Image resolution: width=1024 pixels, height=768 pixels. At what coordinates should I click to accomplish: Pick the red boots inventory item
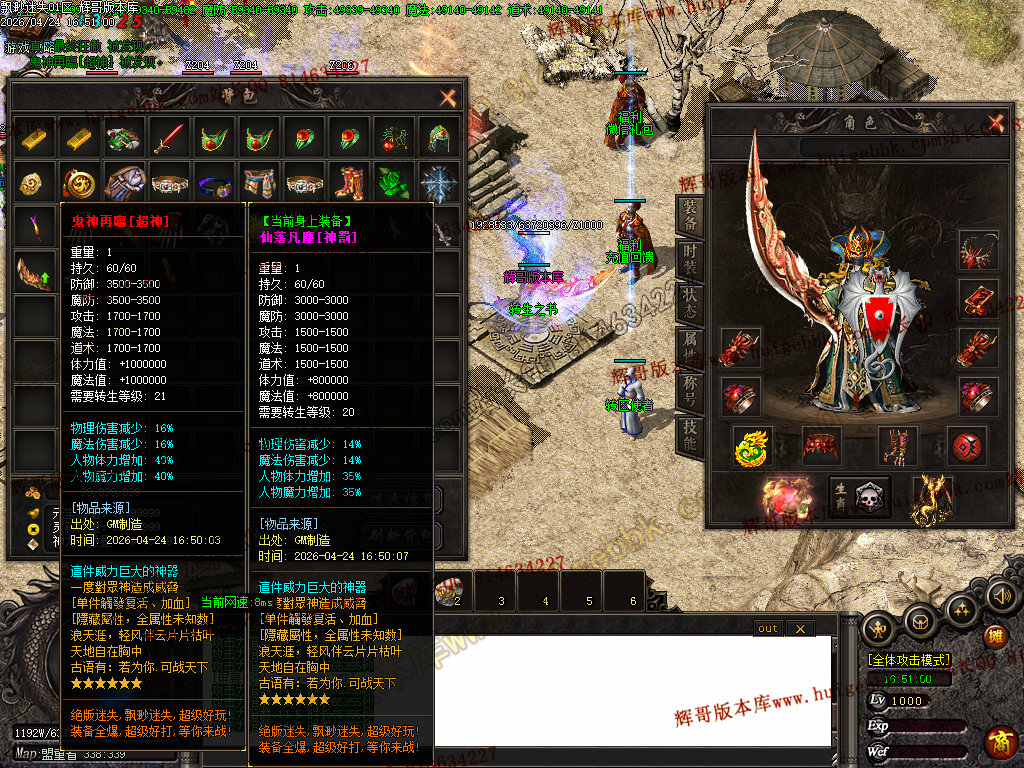[x=348, y=184]
